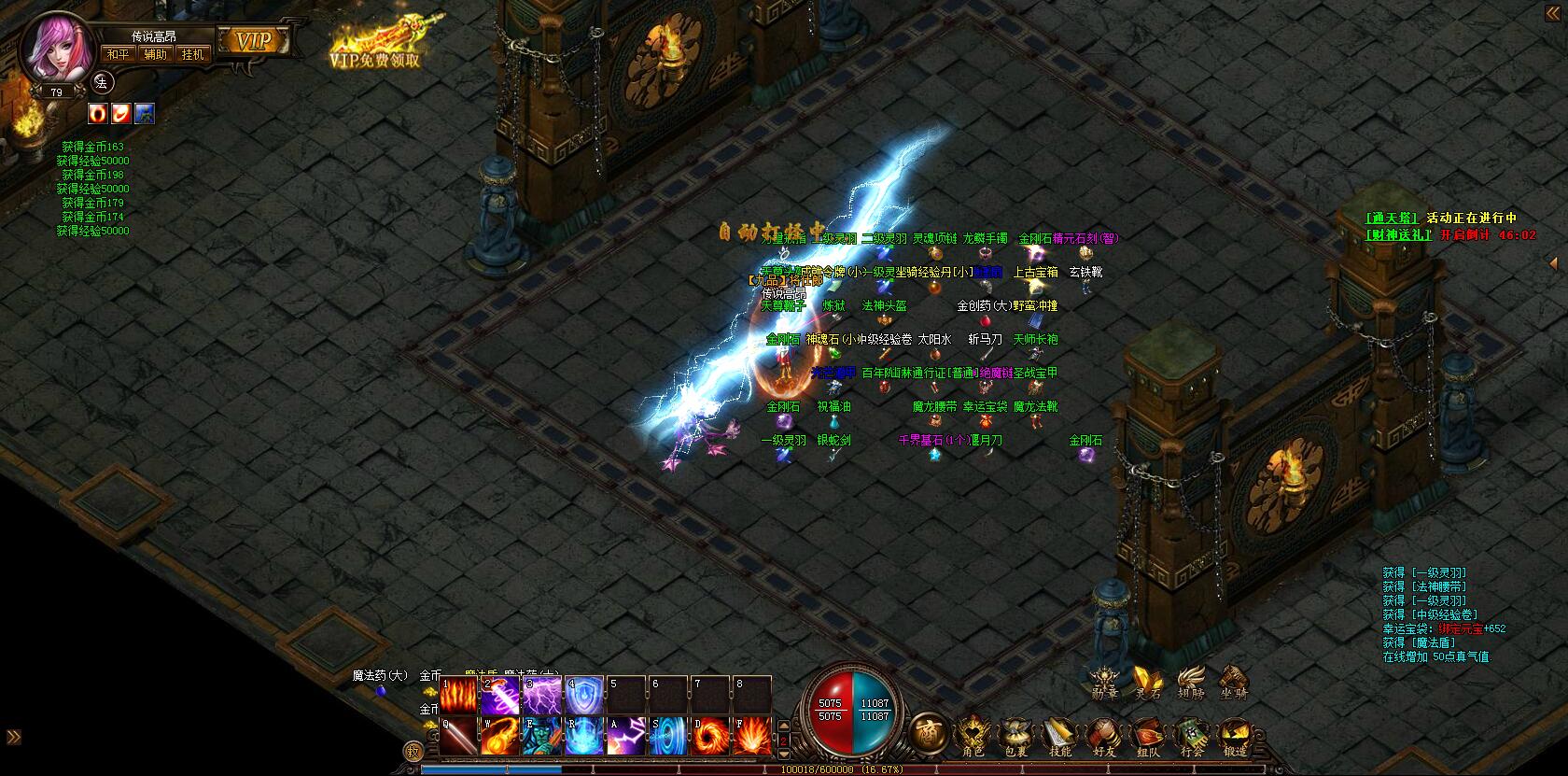
Task: Open the 锻造 forging menu
Action: pos(1235,737)
